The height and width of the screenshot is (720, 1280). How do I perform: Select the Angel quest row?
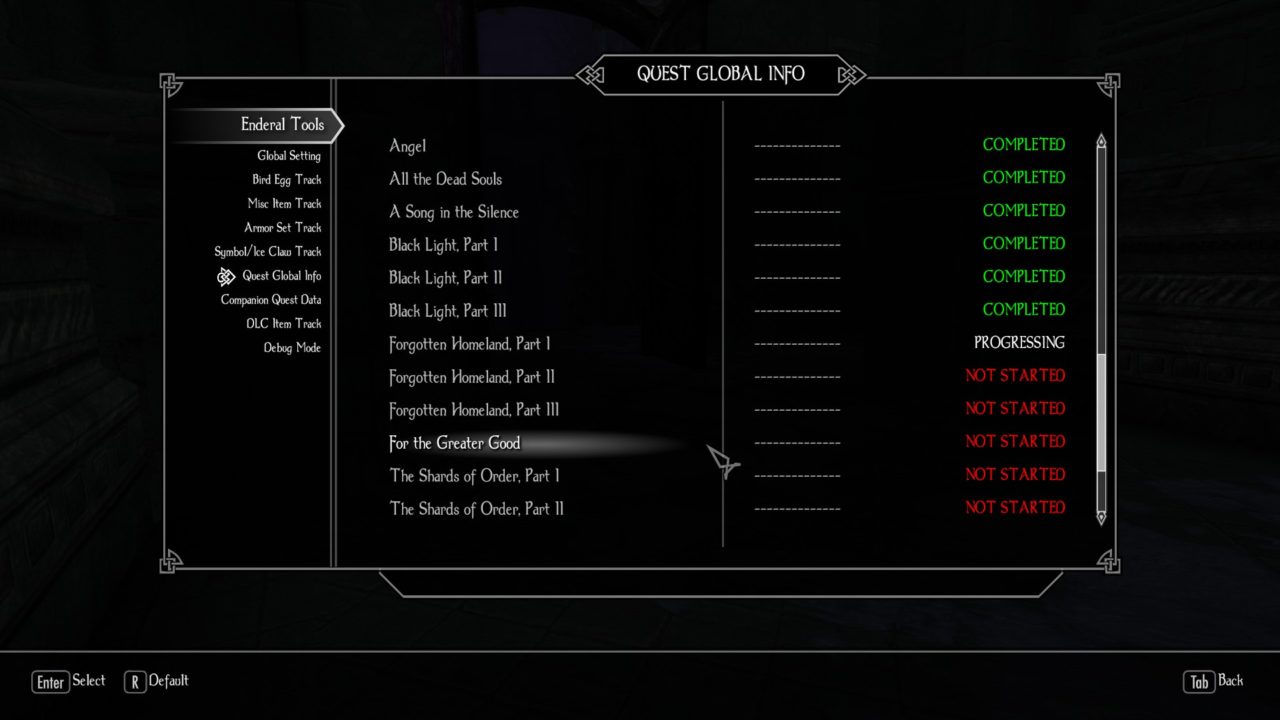coord(408,147)
